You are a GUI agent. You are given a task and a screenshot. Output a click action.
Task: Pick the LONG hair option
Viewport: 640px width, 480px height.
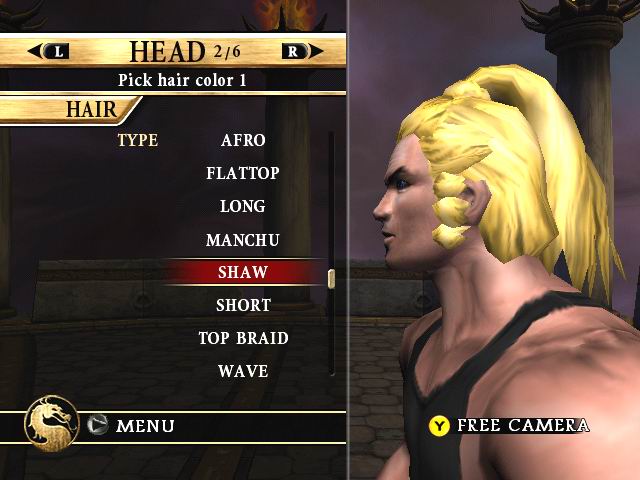click(x=243, y=206)
